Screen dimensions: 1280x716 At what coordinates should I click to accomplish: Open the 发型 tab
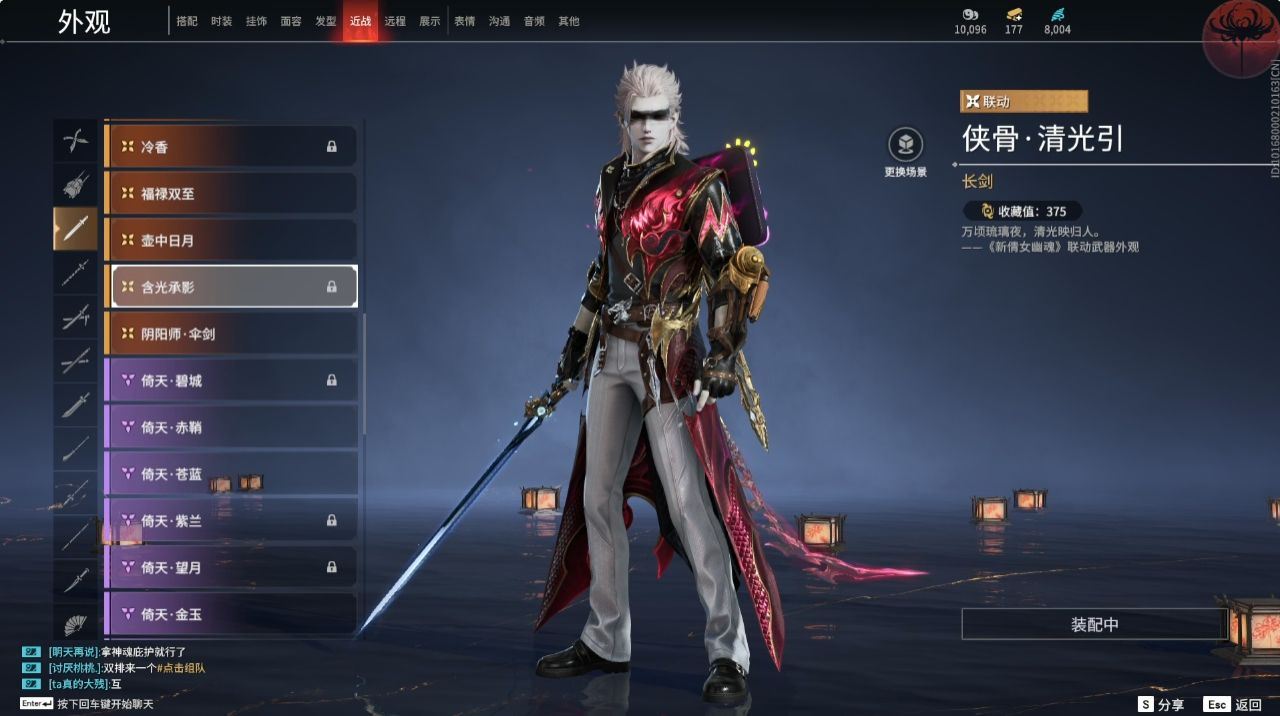click(326, 21)
